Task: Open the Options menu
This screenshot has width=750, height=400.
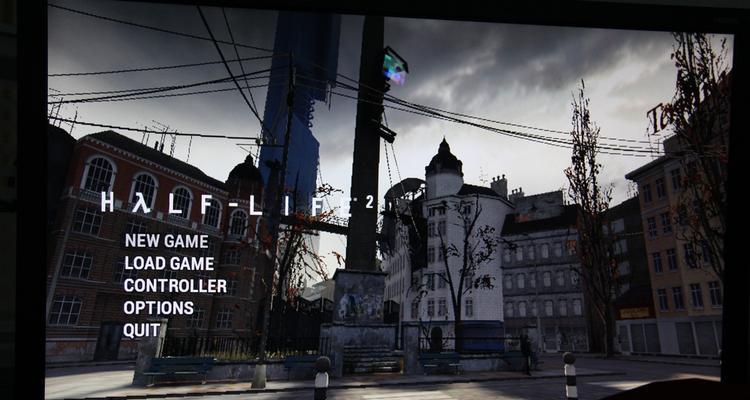Action: (158, 307)
